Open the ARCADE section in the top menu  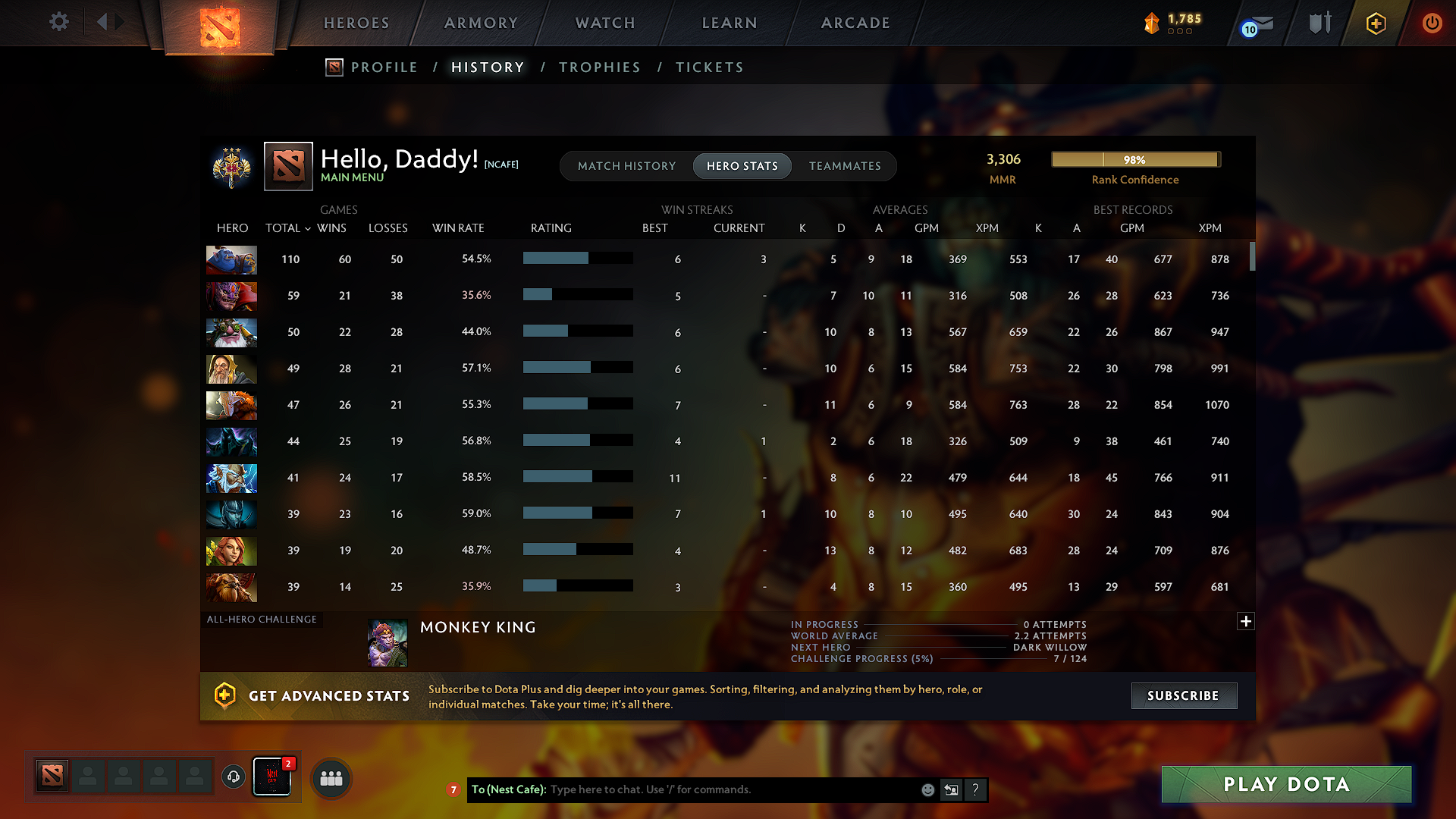[855, 23]
